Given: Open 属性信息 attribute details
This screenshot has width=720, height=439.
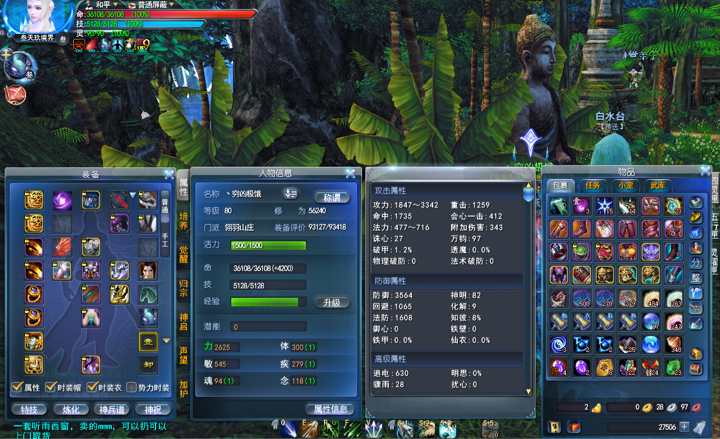Looking at the screenshot, I should click(x=329, y=408).
